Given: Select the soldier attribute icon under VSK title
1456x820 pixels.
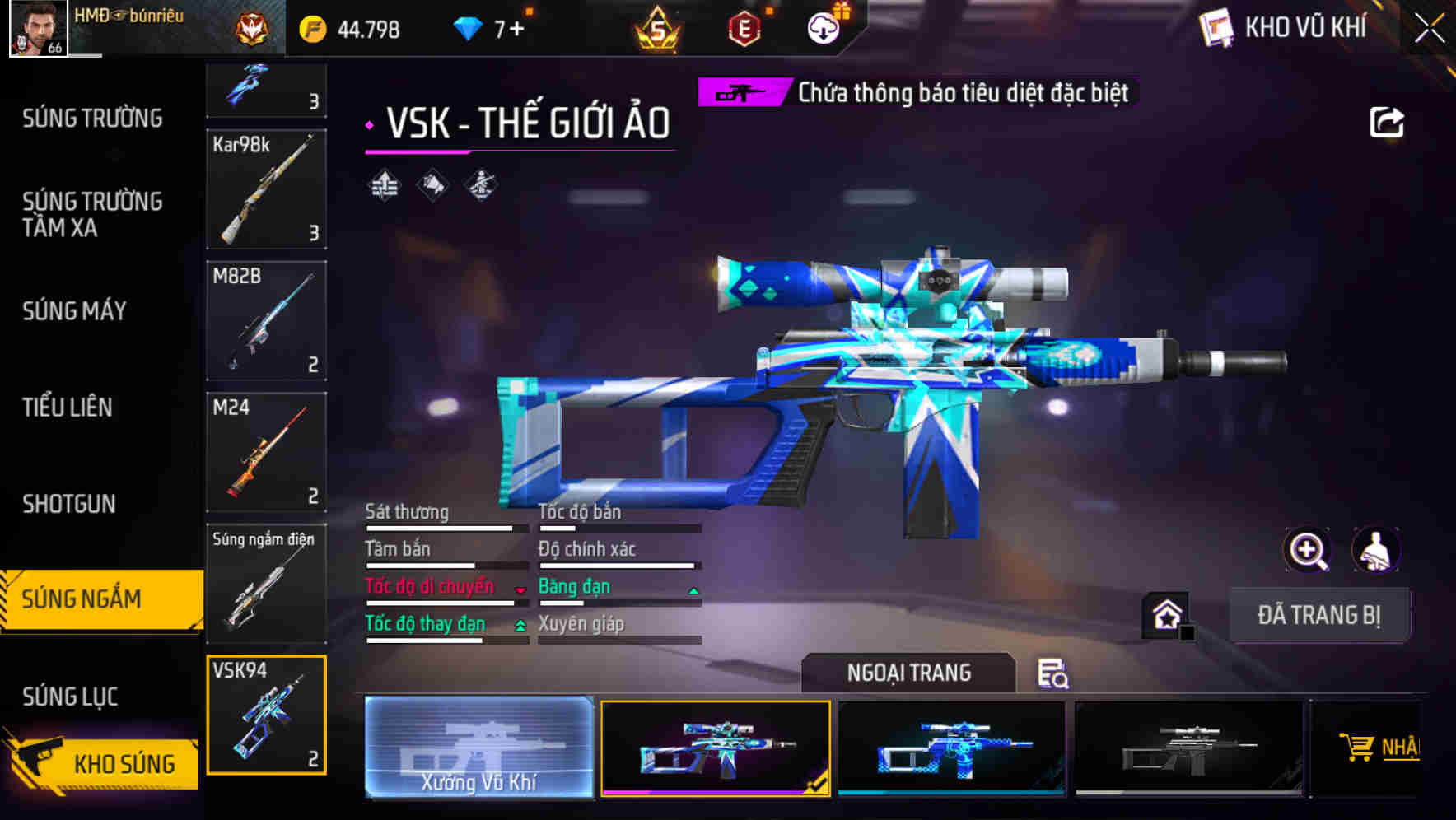Looking at the screenshot, I should (482, 185).
